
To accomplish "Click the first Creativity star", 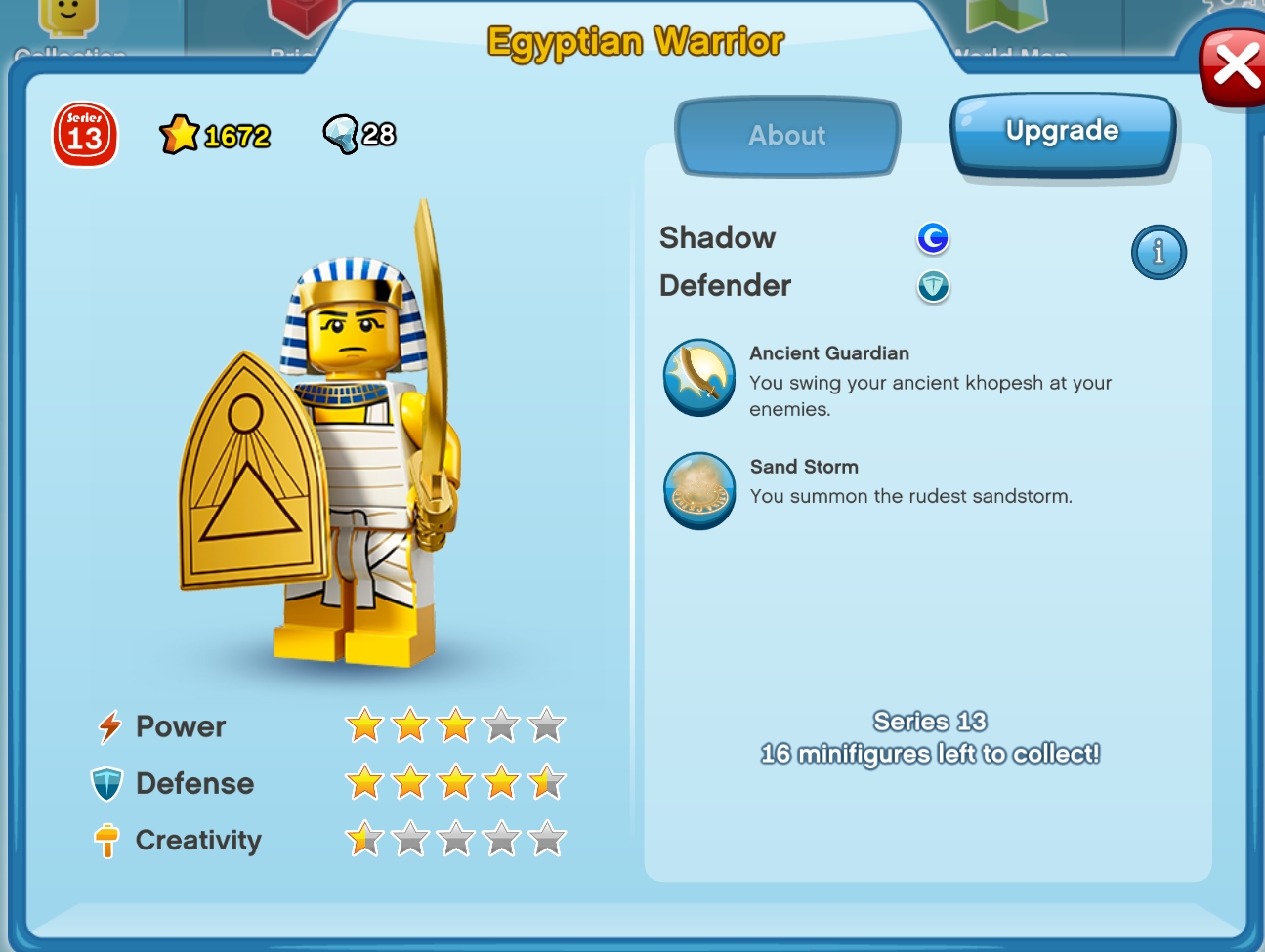I will (x=362, y=839).
